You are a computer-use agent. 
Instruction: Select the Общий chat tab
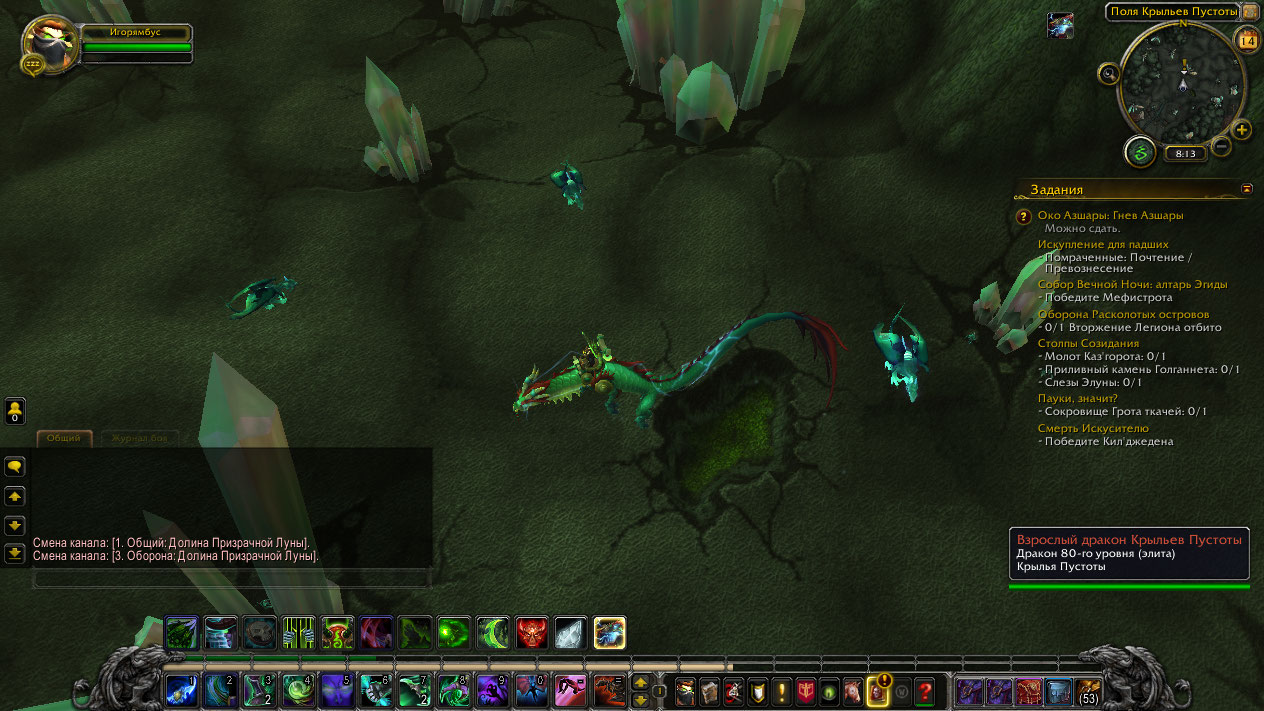click(65, 438)
